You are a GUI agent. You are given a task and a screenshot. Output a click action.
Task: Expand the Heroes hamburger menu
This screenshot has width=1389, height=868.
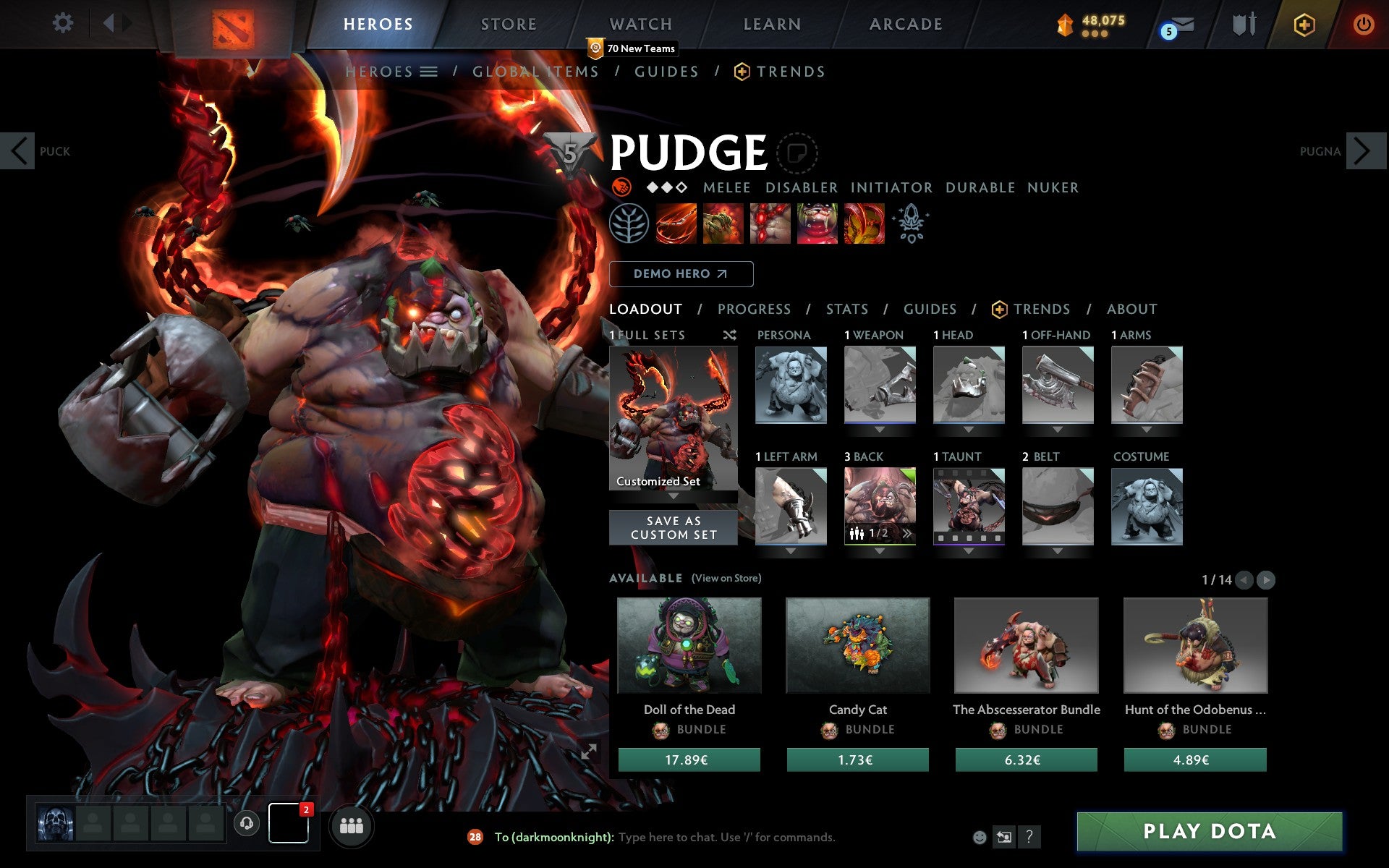[x=430, y=72]
